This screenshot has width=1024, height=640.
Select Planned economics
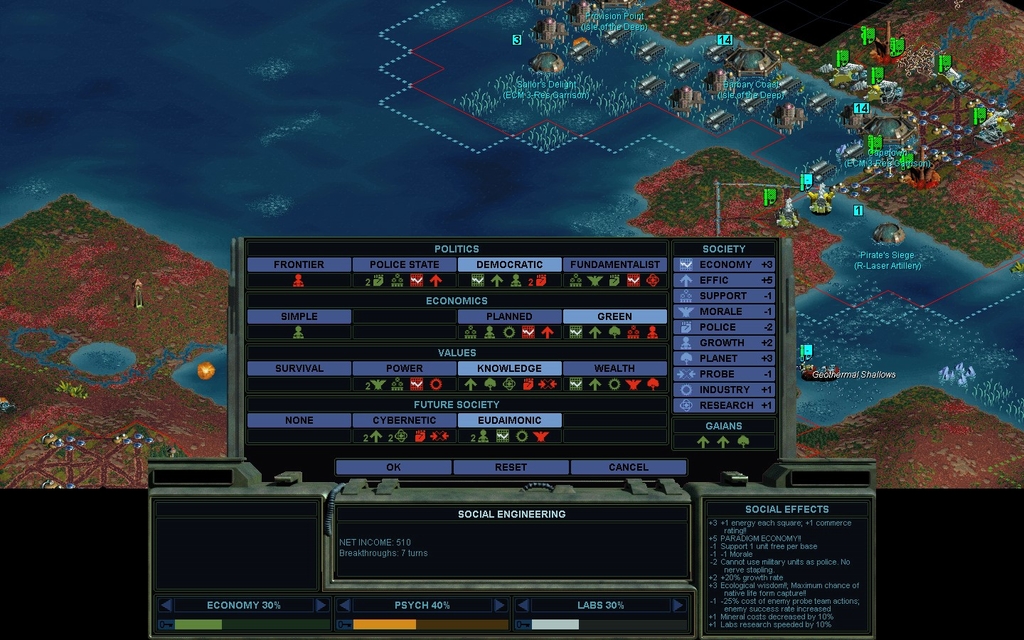(509, 317)
